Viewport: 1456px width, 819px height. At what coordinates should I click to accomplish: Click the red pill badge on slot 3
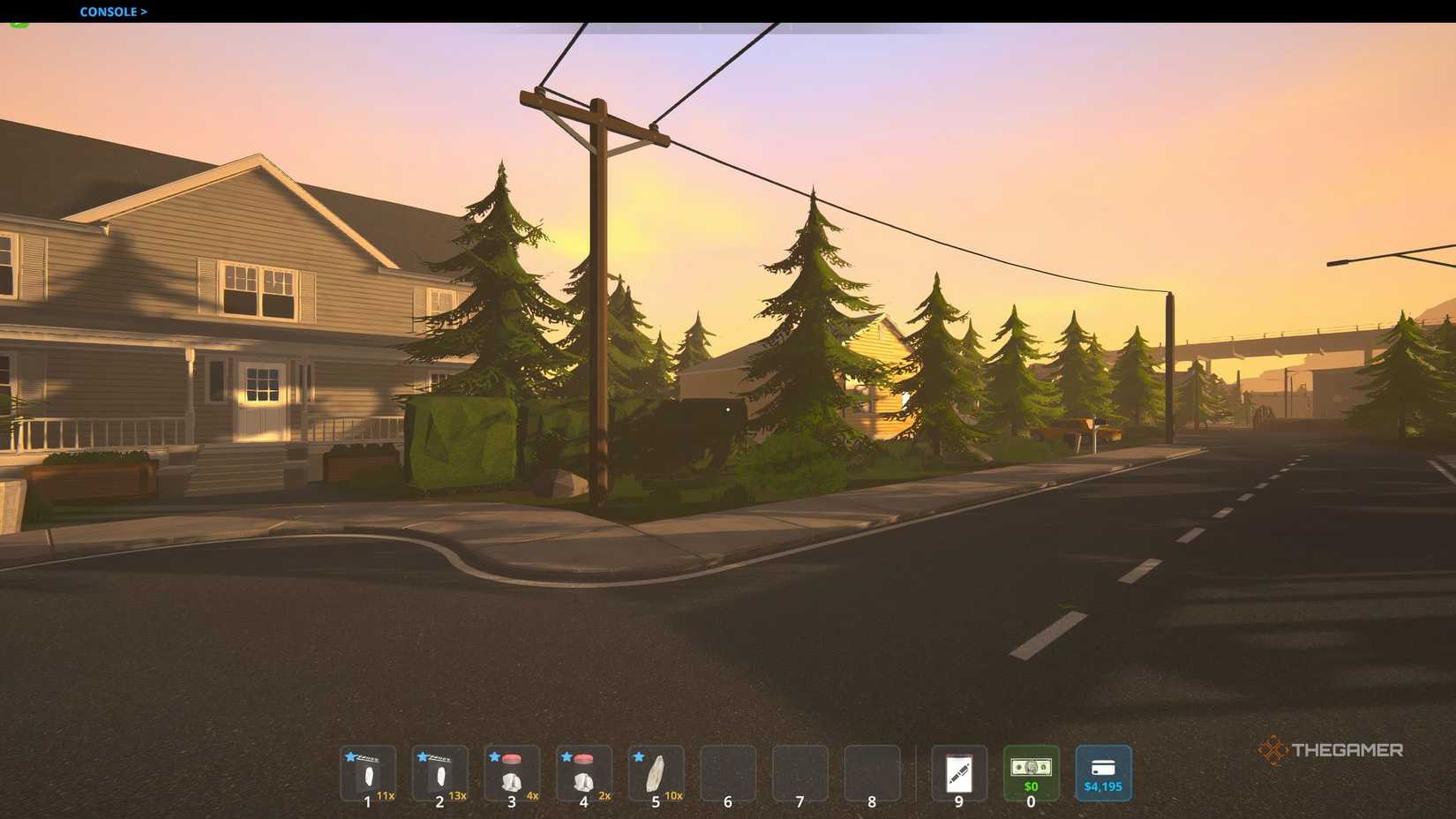coord(512,758)
